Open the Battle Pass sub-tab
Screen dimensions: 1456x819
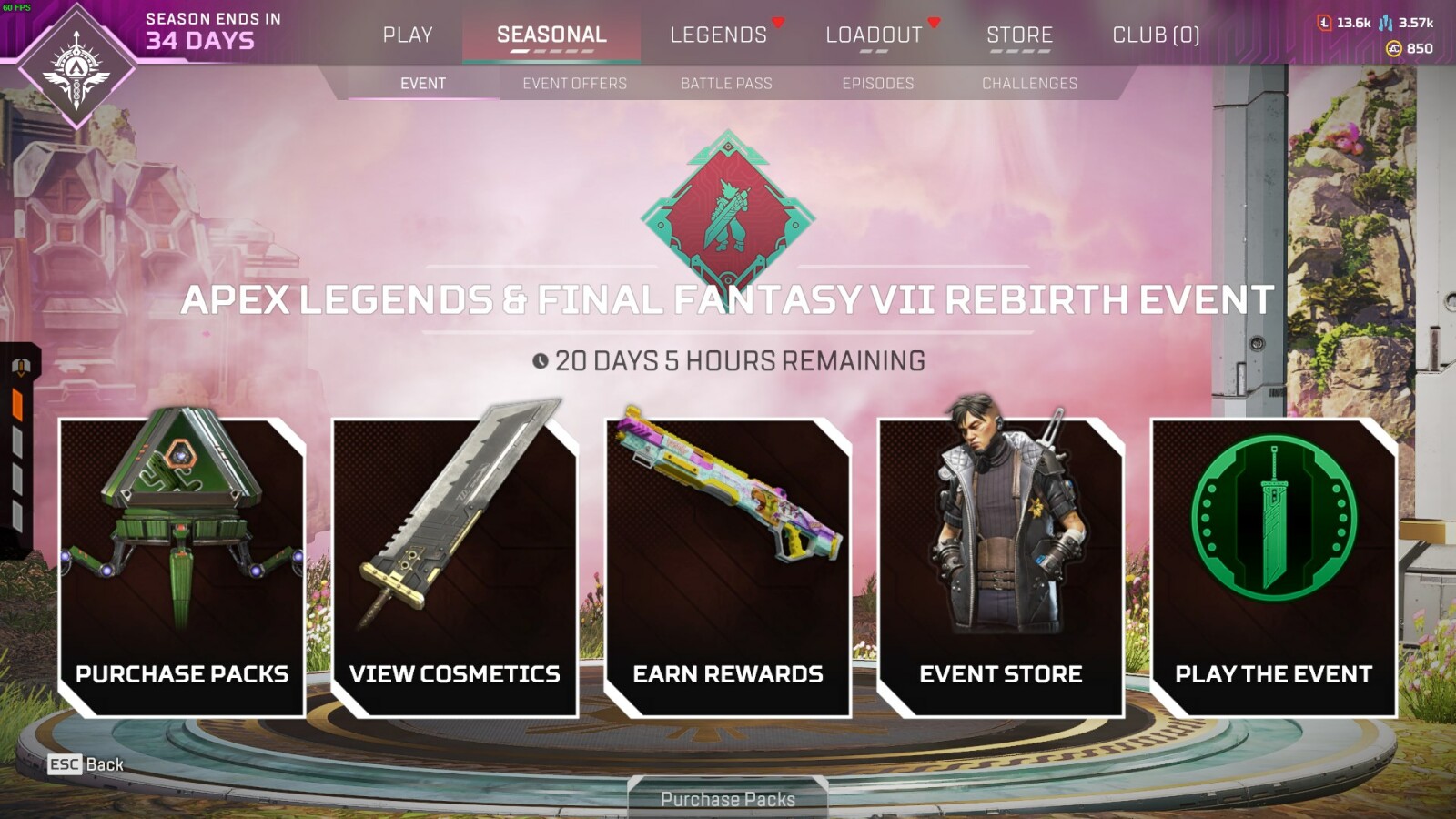click(726, 84)
